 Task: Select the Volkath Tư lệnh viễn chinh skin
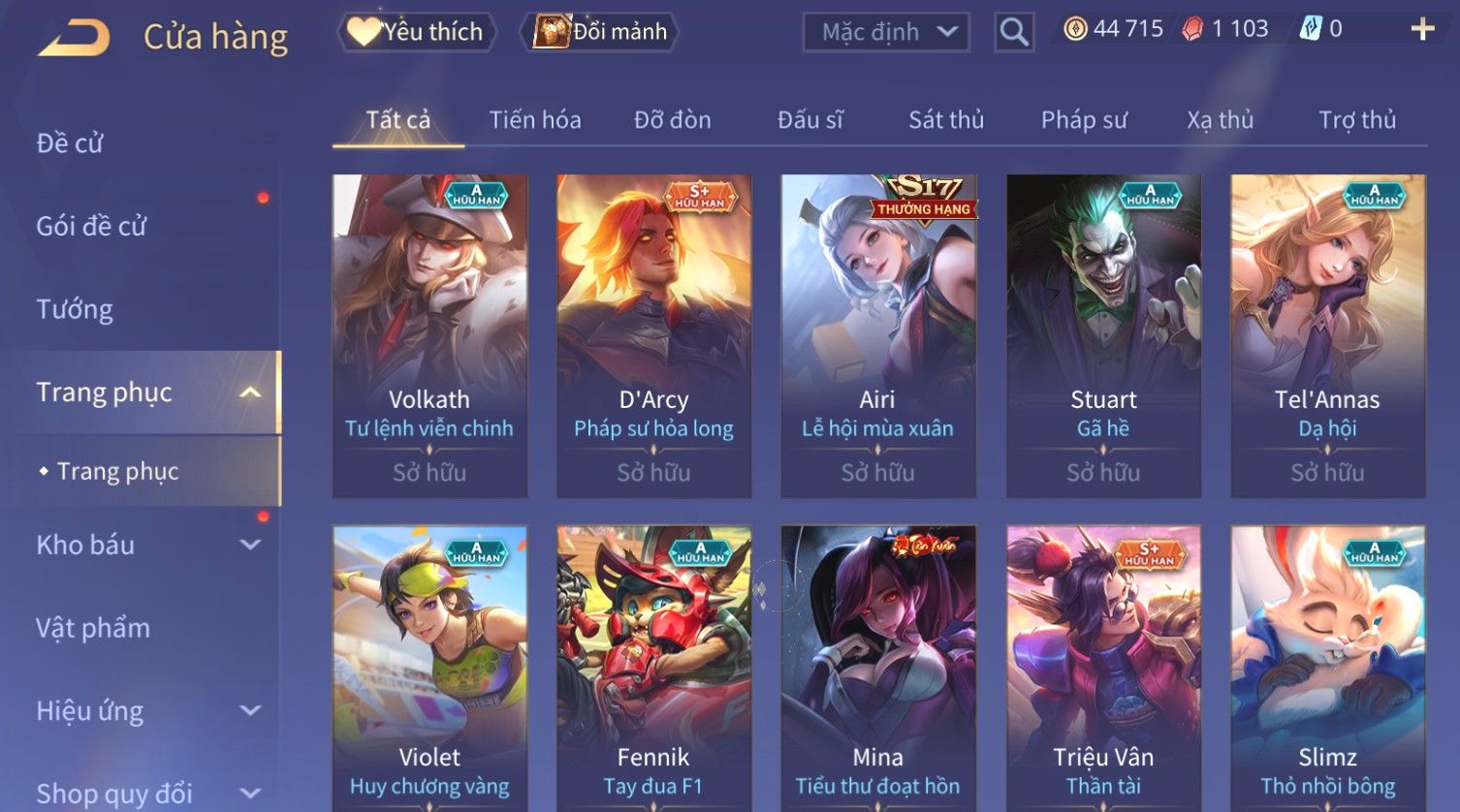429,334
